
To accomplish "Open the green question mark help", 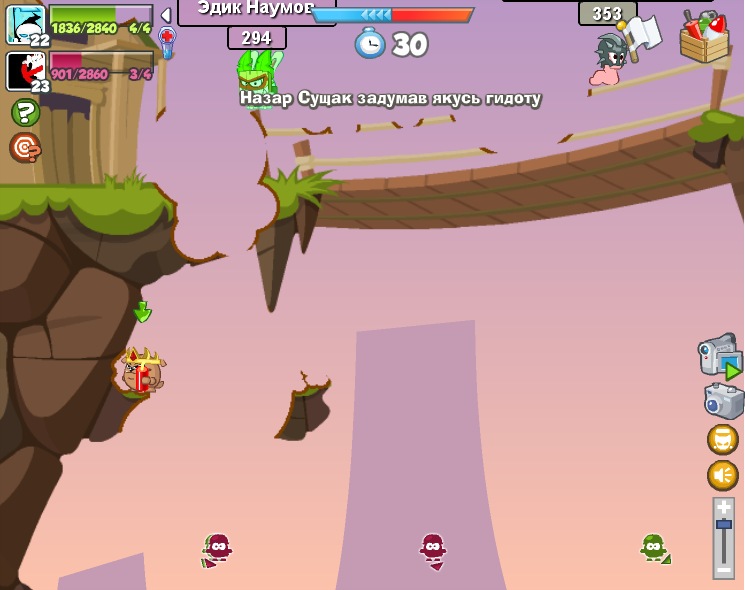I will pos(25,112).
